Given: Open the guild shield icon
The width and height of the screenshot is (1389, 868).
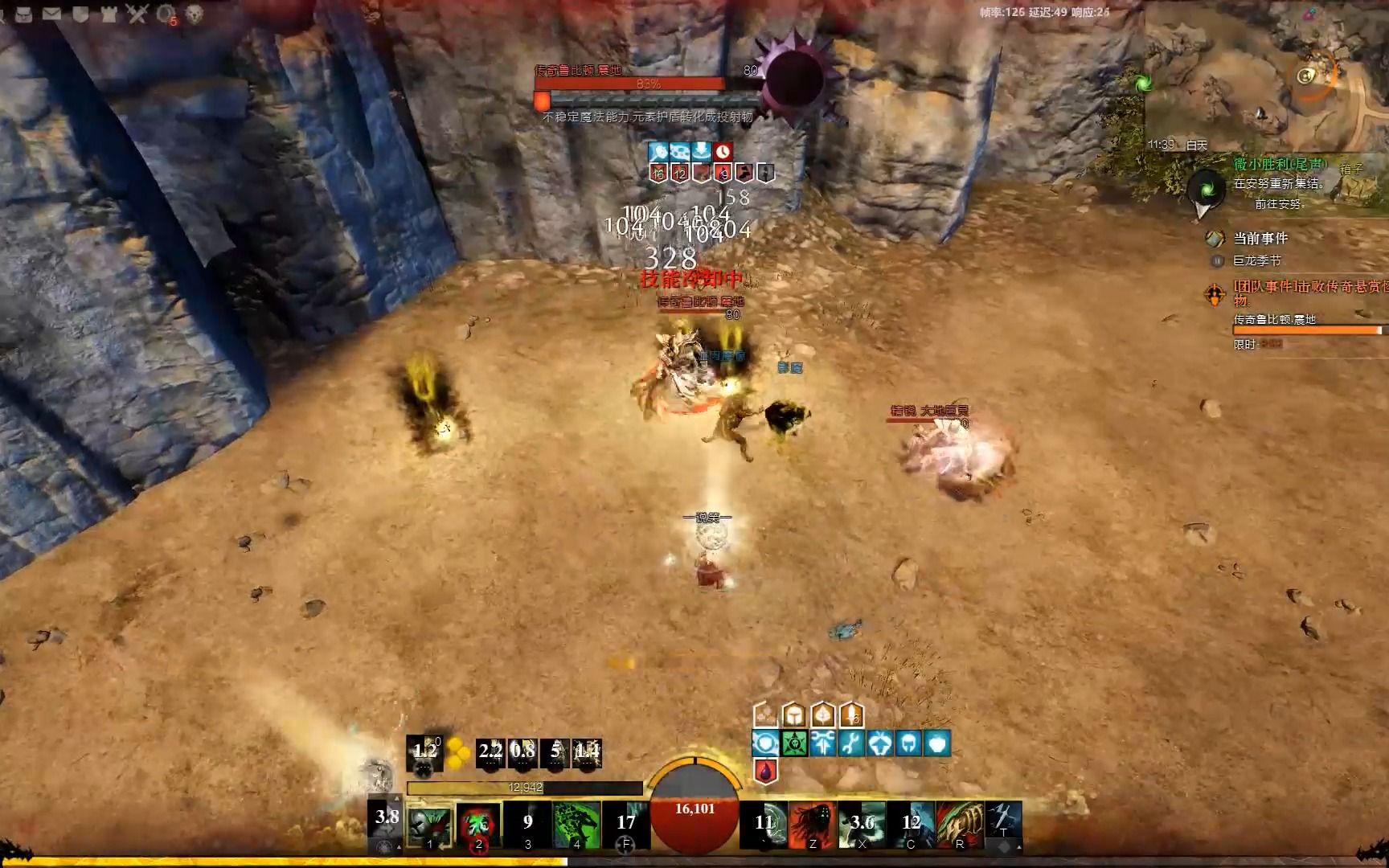Looking at the screenshot, I should [80, 13].
